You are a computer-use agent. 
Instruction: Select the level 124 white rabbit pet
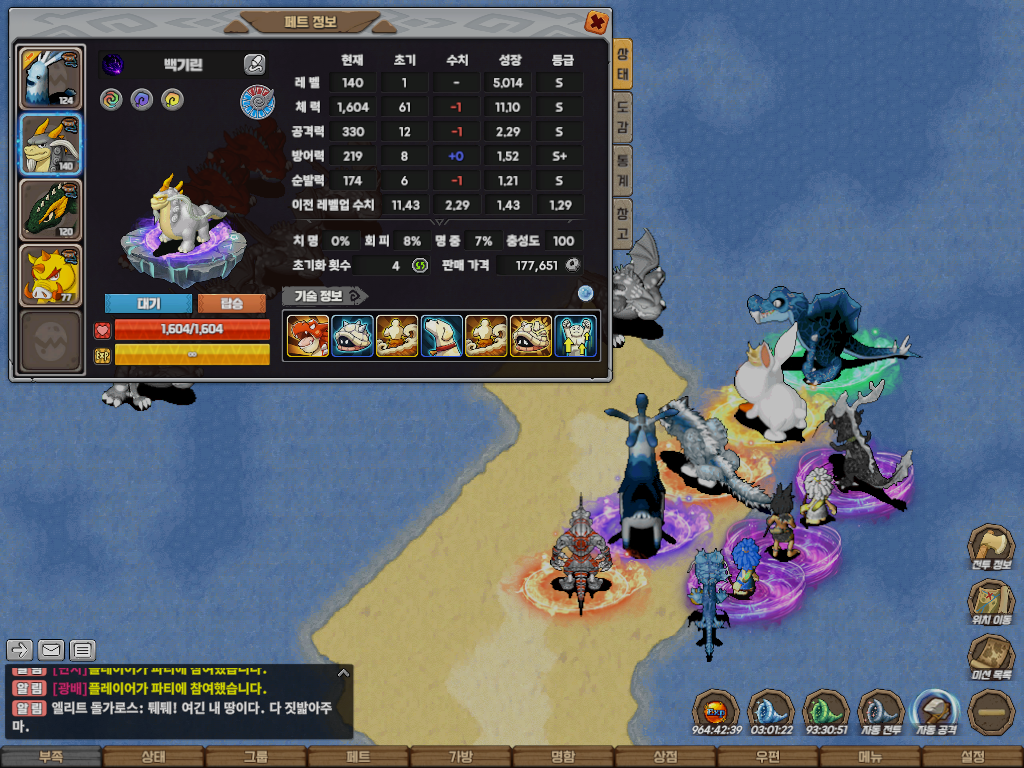pos(50,78)
